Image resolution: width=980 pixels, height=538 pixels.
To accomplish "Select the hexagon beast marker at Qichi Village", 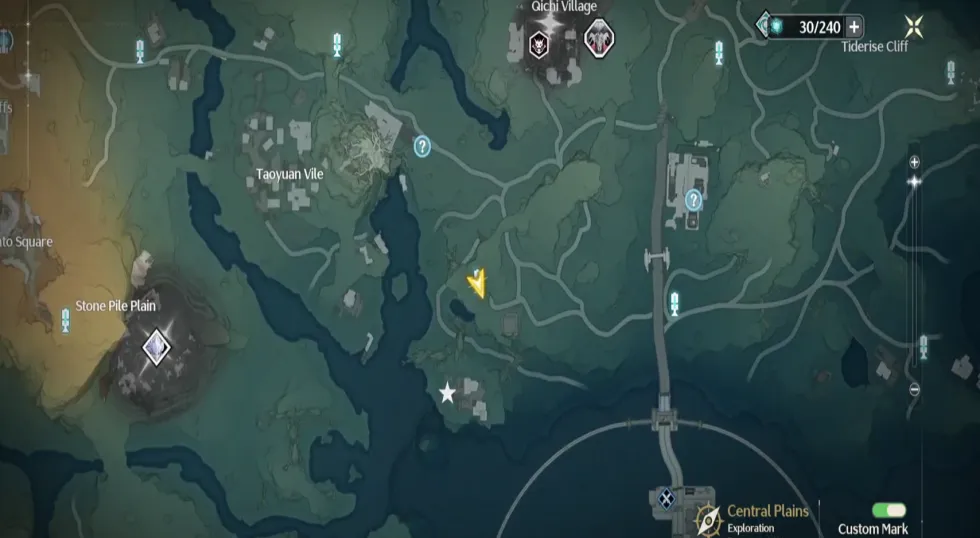I will (599, 40).
